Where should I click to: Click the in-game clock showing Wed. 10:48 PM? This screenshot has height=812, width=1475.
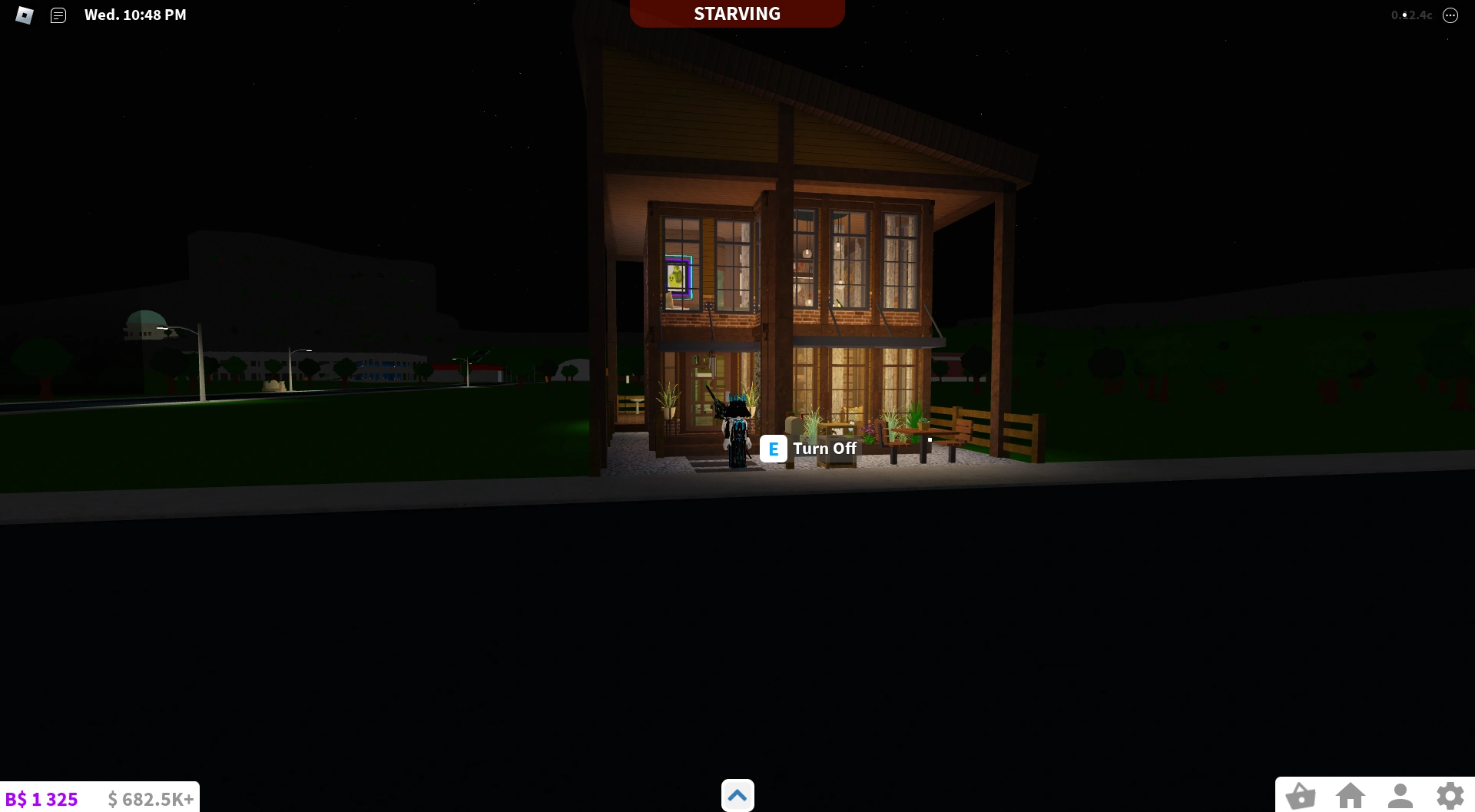pyautogui.click(x=135, y=14)
